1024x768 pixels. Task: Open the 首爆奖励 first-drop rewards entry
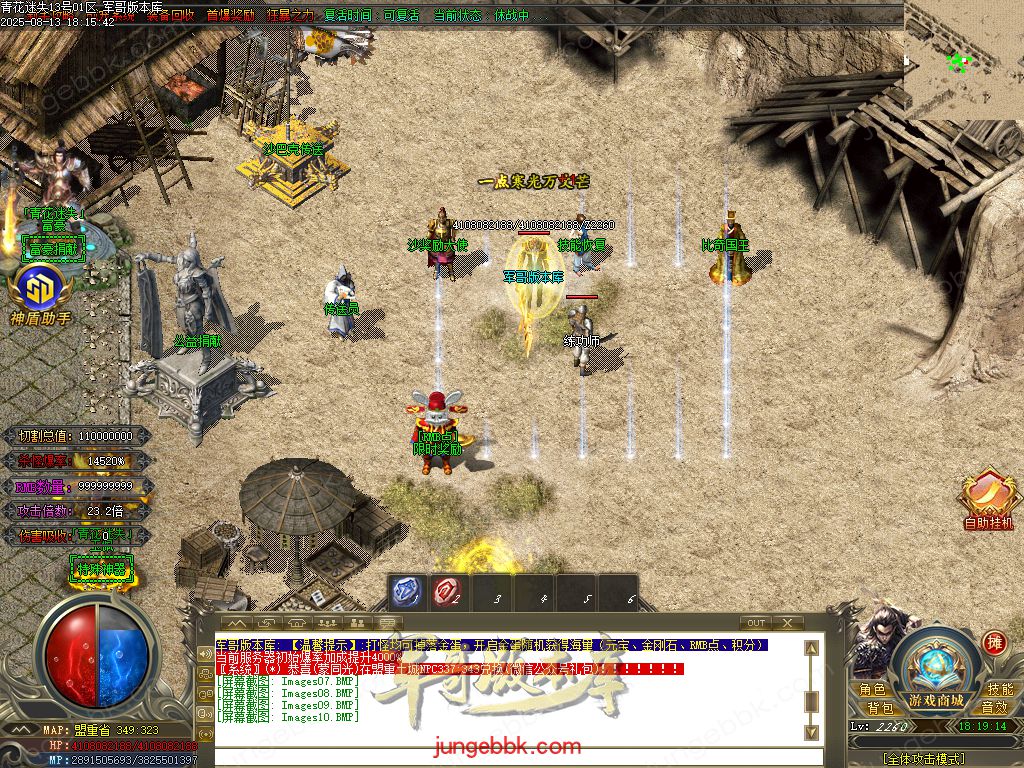pyautogui.click(x=230, y=15)
